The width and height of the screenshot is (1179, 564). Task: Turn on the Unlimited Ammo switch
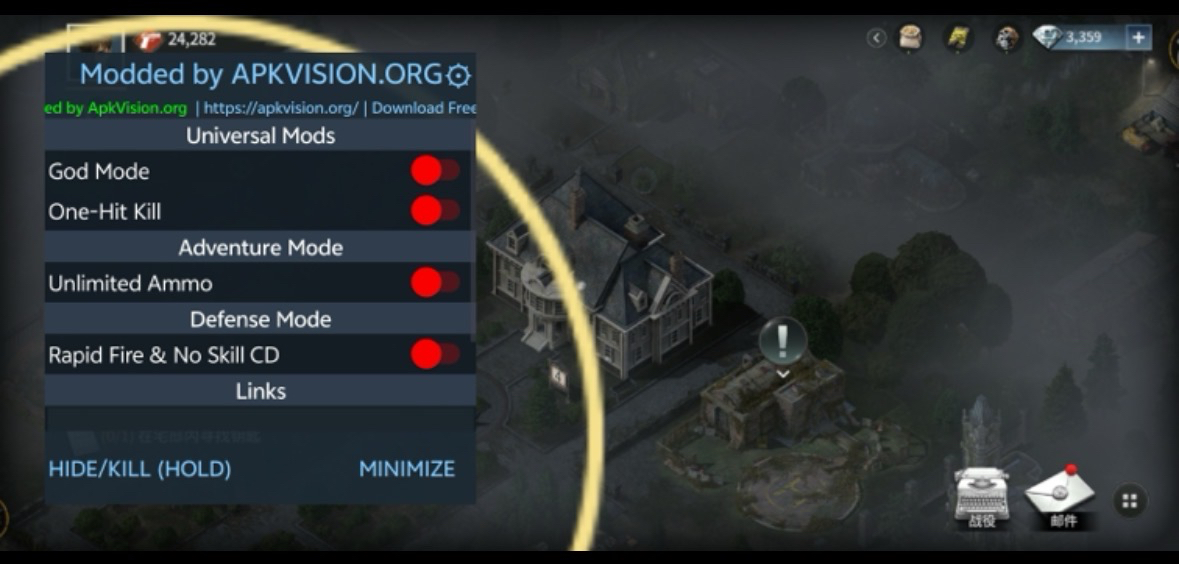click(x=434, y=283)
